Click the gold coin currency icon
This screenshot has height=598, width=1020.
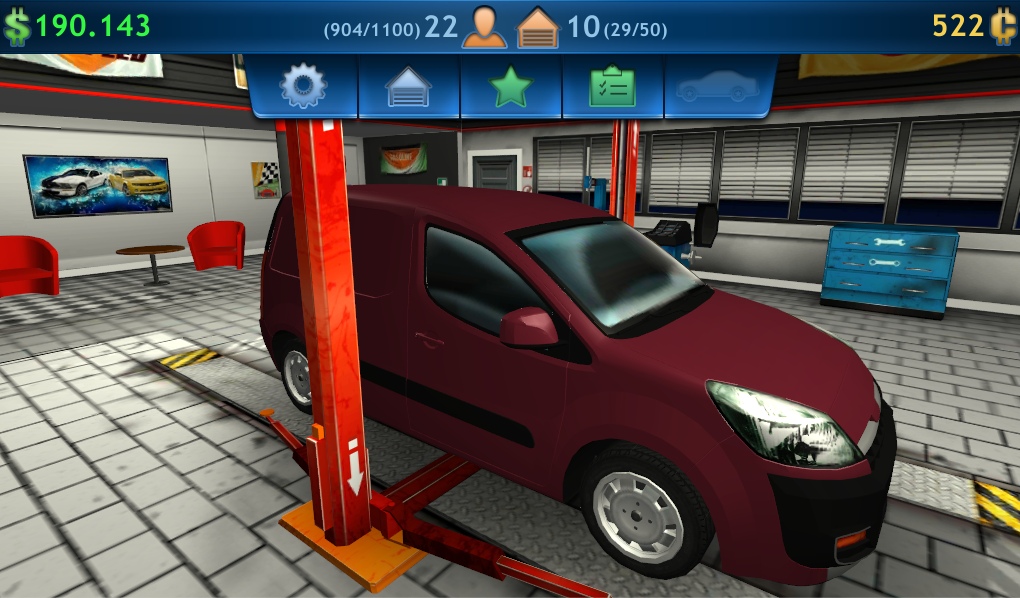pyautogui.click(x=1003, y=27)
